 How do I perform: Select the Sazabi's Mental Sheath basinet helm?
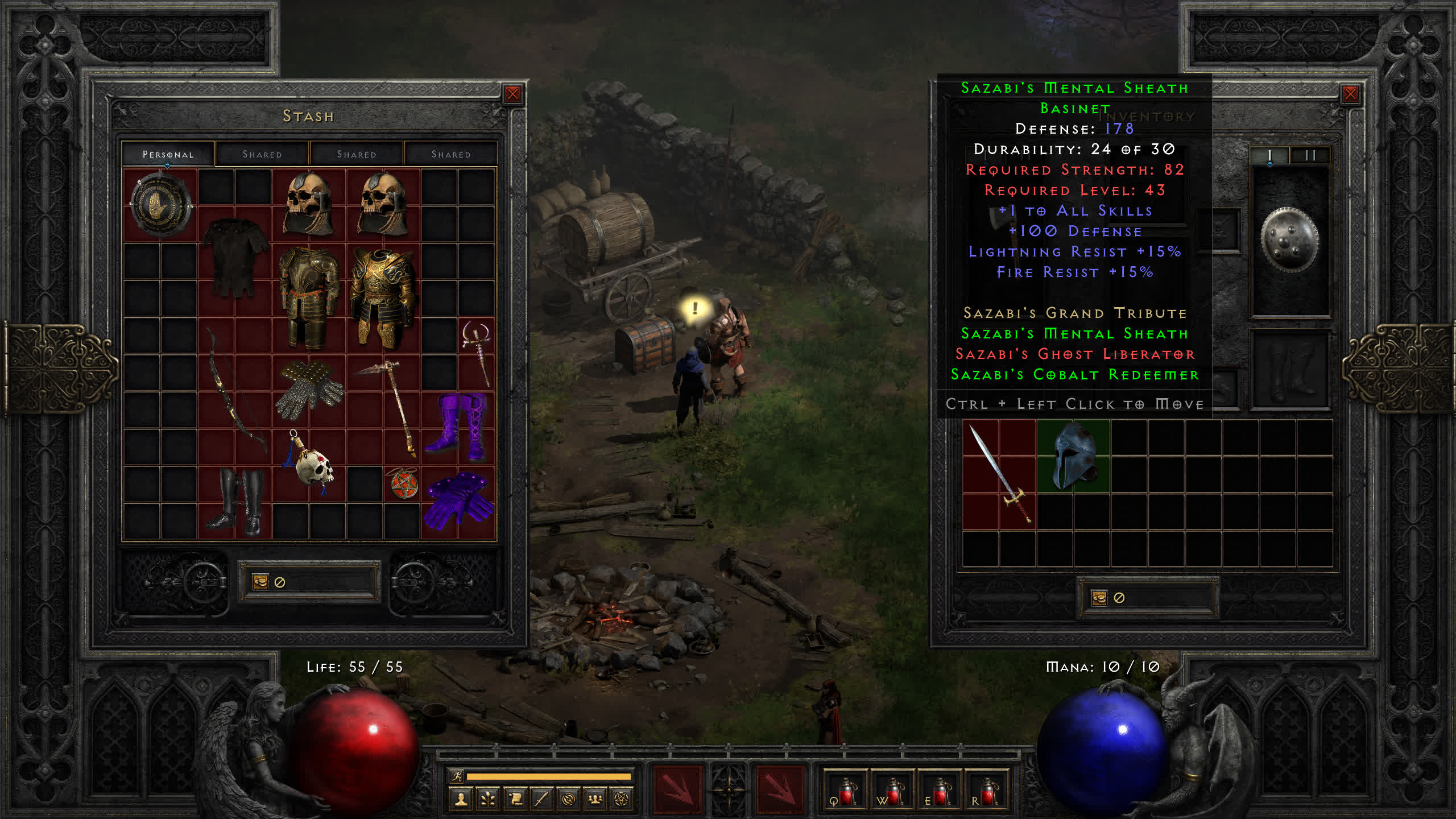[1073, 456]
